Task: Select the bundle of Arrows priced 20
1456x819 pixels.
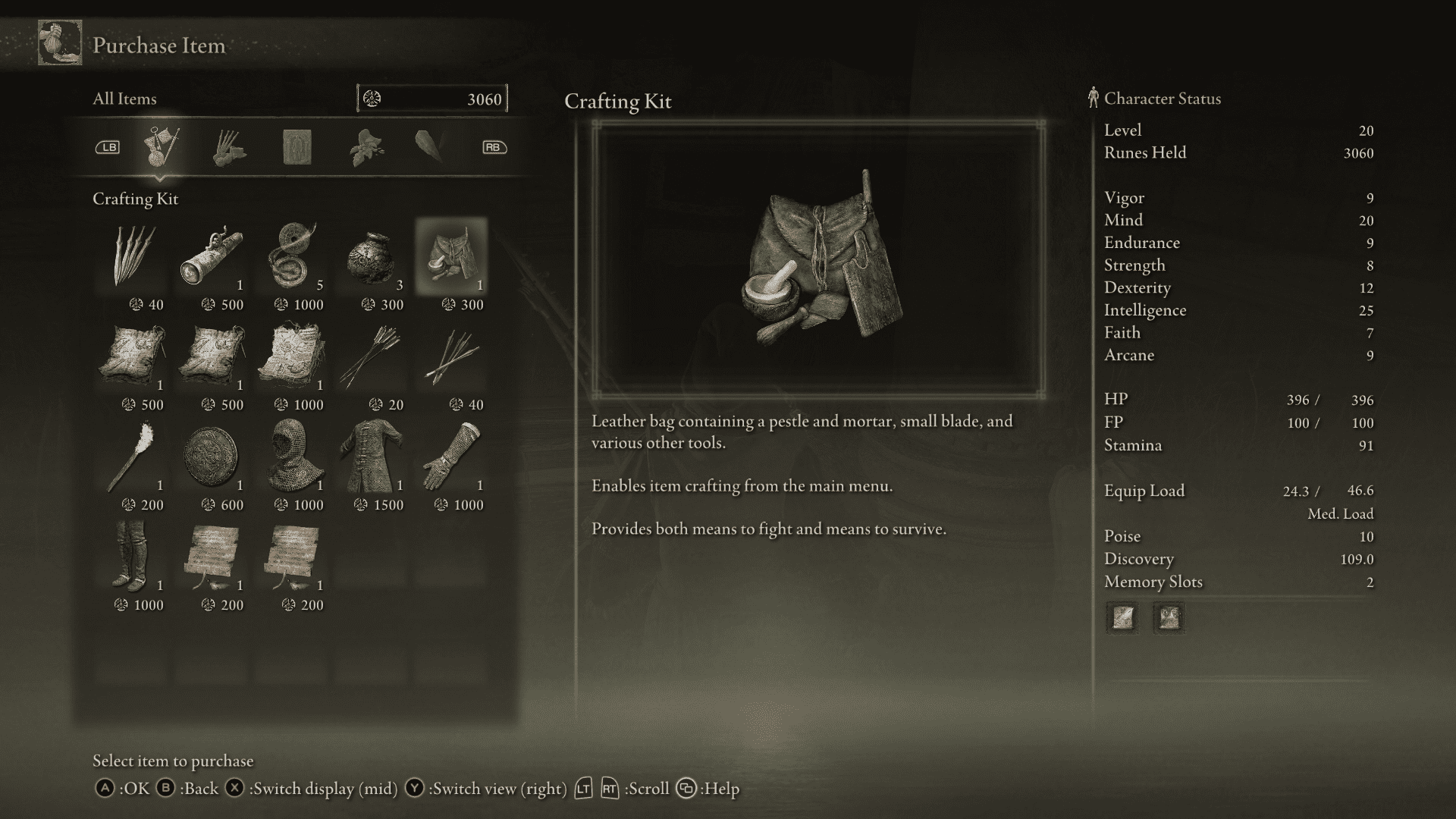Action: click(372, 356)
